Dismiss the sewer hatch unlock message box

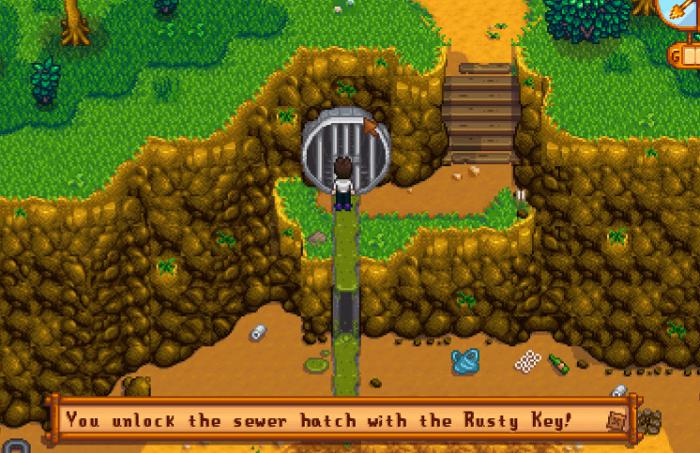click(330, 419)
